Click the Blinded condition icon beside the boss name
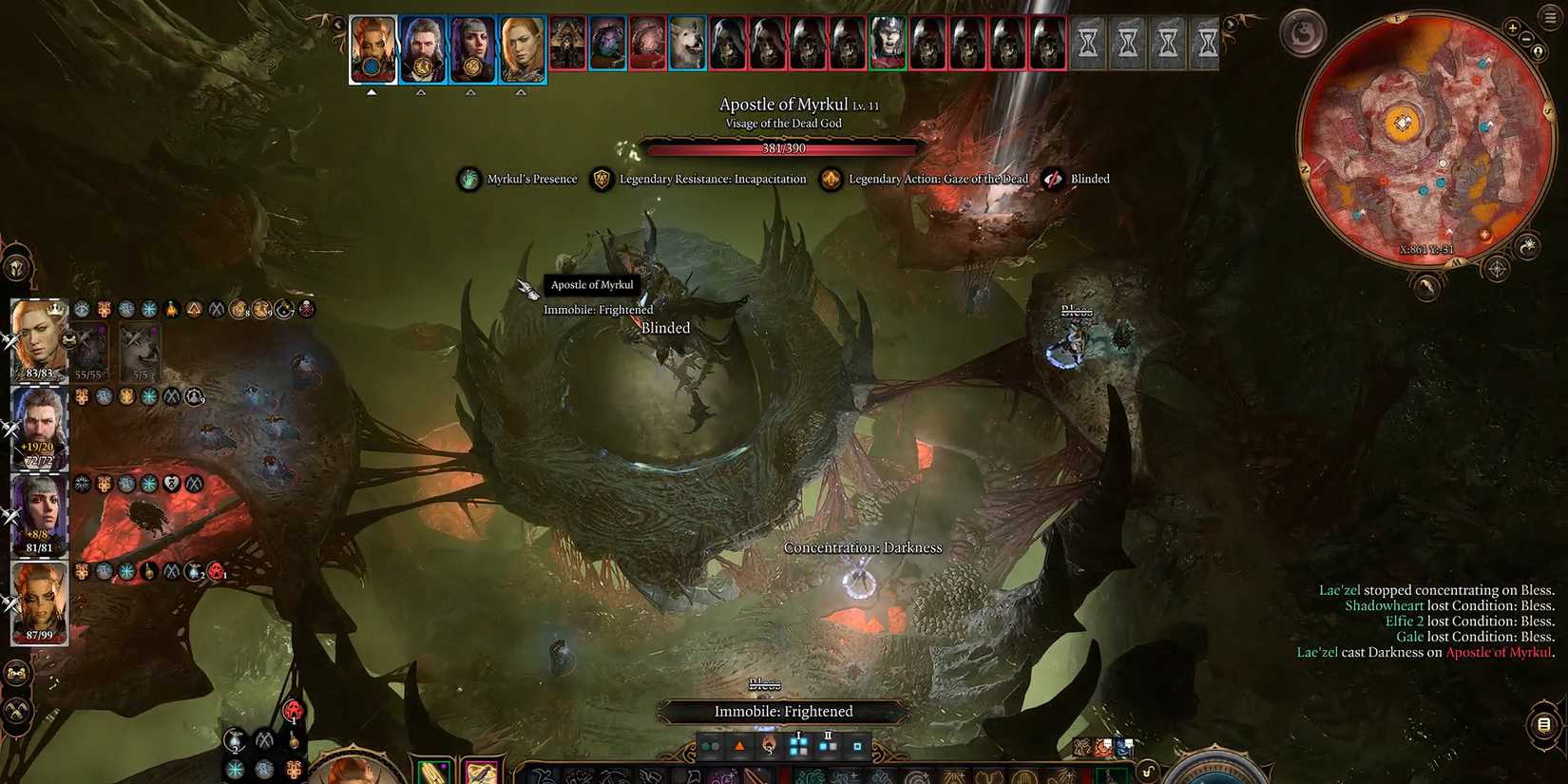 (x=1054, y=179)
